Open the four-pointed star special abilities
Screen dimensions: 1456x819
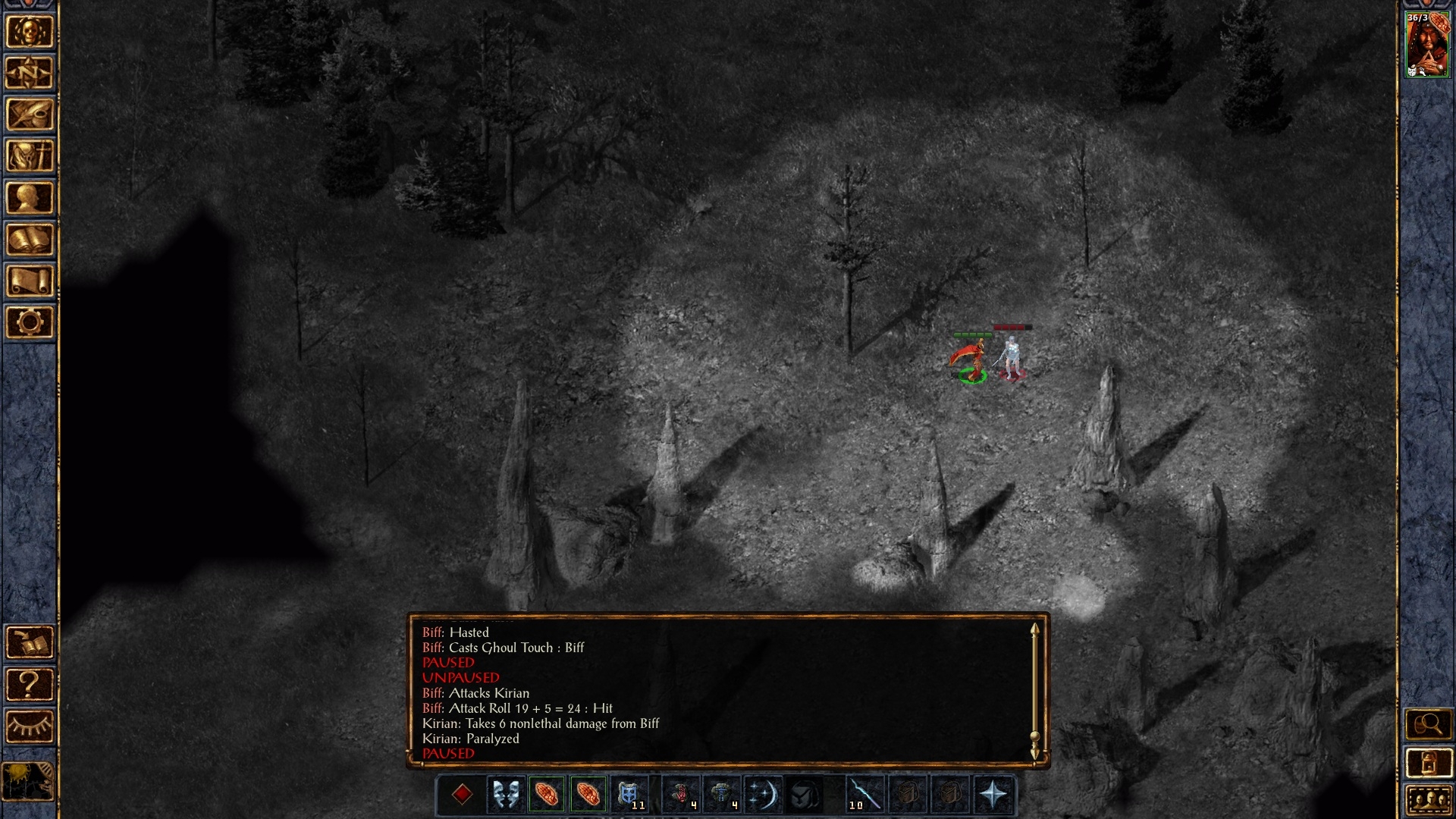coord(993,795)
